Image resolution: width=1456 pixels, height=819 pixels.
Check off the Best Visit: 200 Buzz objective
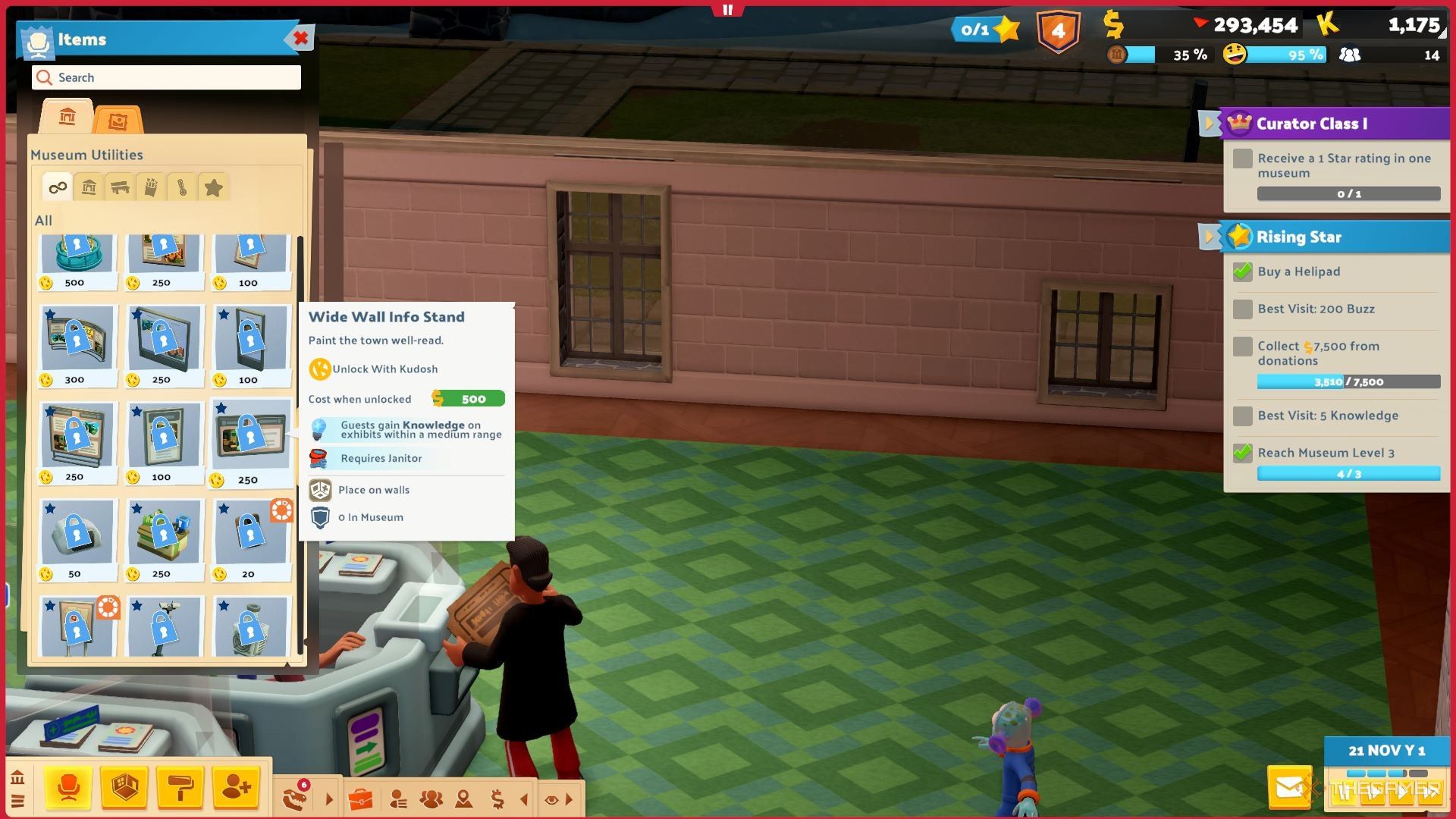(x=1242, y=309)
